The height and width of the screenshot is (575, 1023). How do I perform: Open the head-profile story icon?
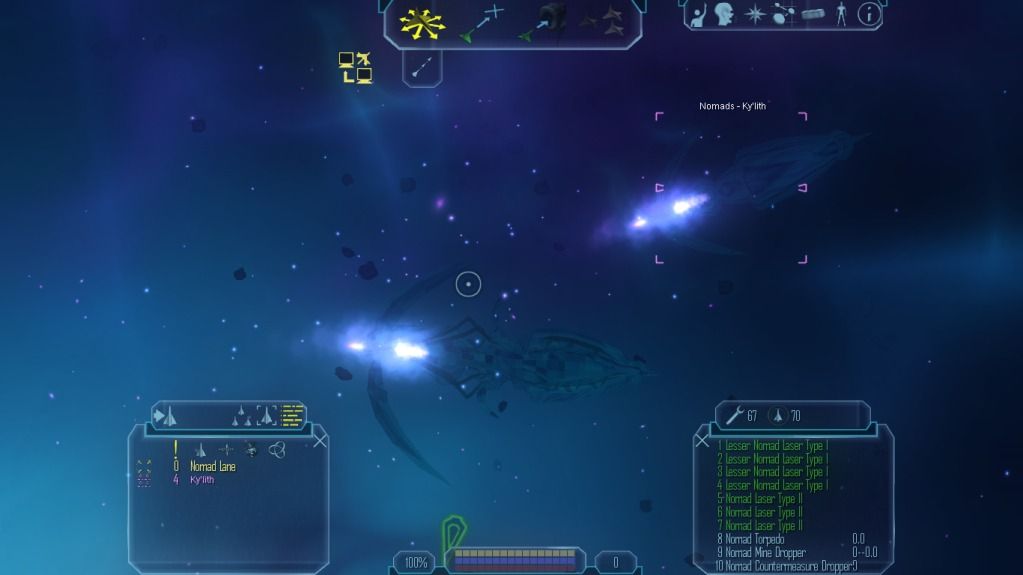click(x=724, y=15)
